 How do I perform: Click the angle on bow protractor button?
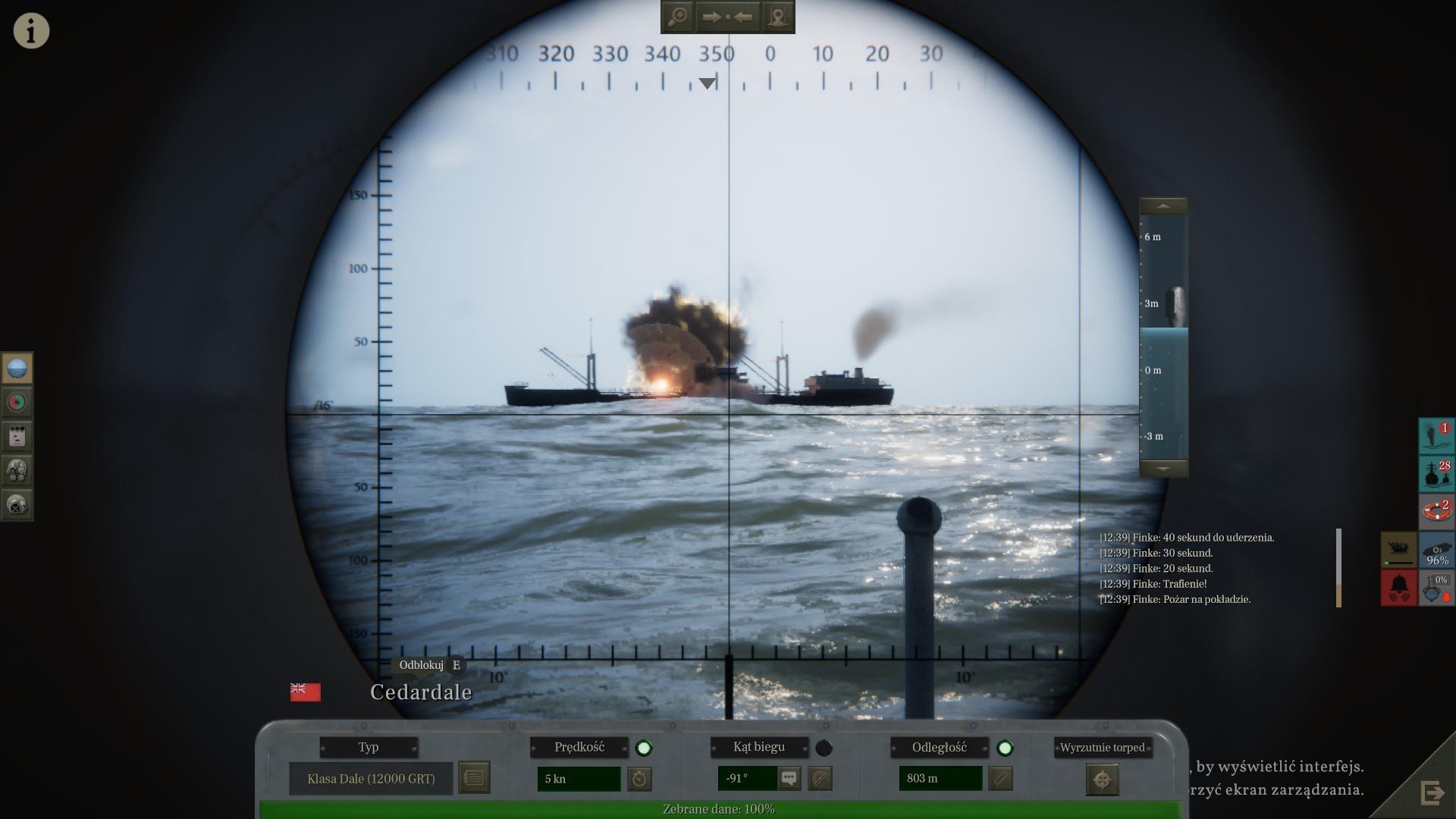(820, 779)
